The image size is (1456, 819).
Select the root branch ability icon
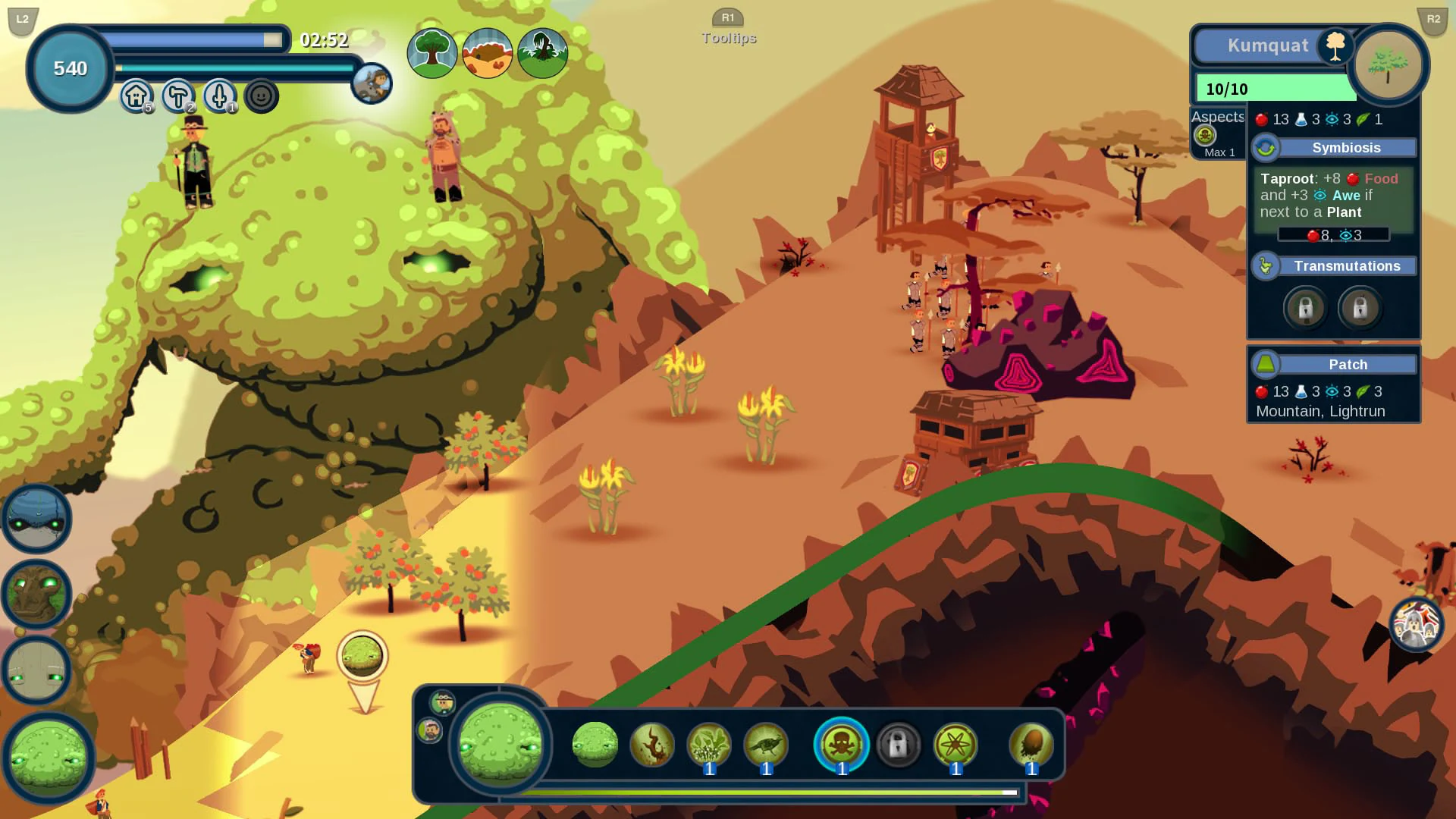(652, 745)
